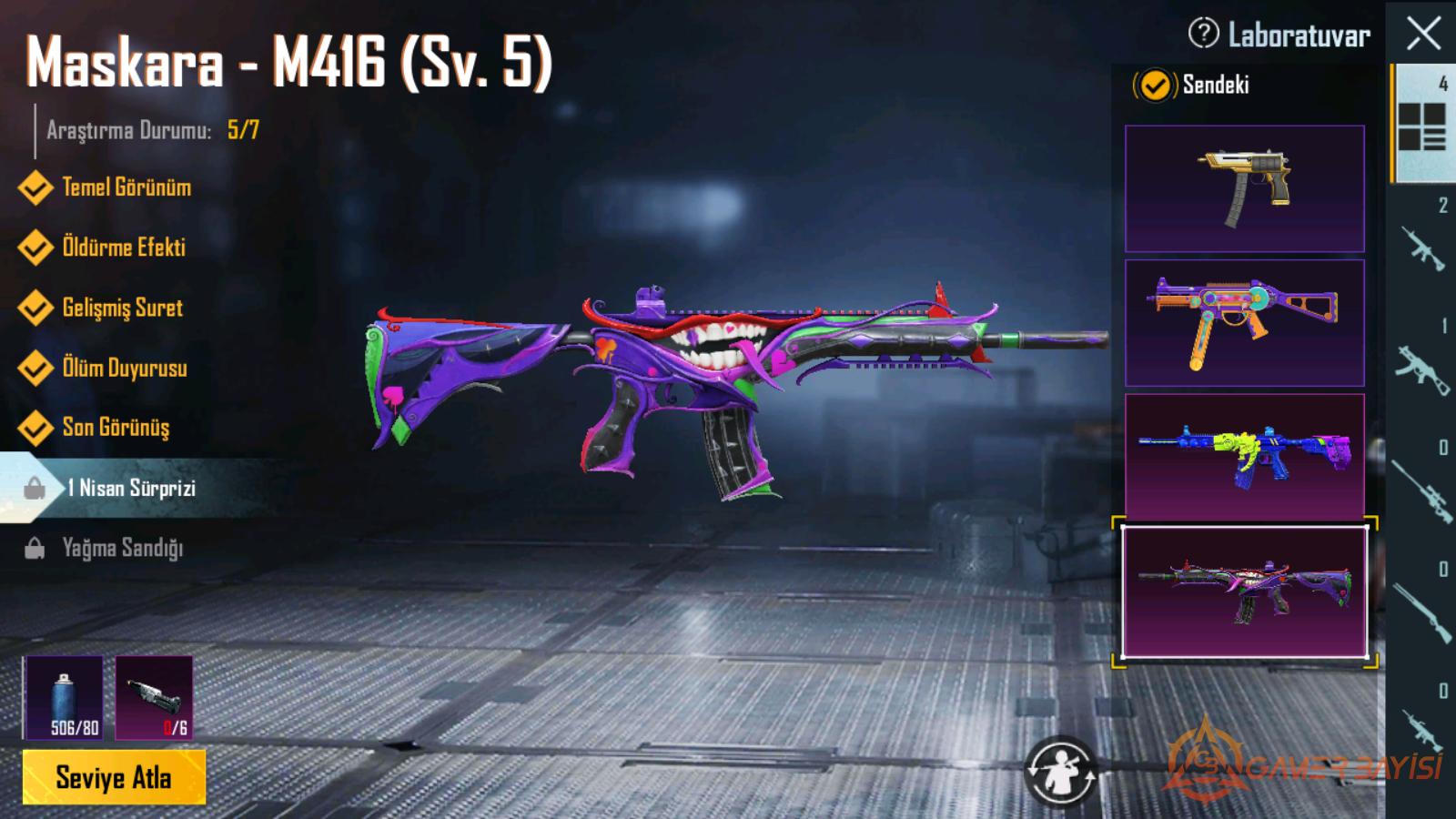View the Ölüm Duyurusu stage
1456x819 pixels.
[124, 368]
